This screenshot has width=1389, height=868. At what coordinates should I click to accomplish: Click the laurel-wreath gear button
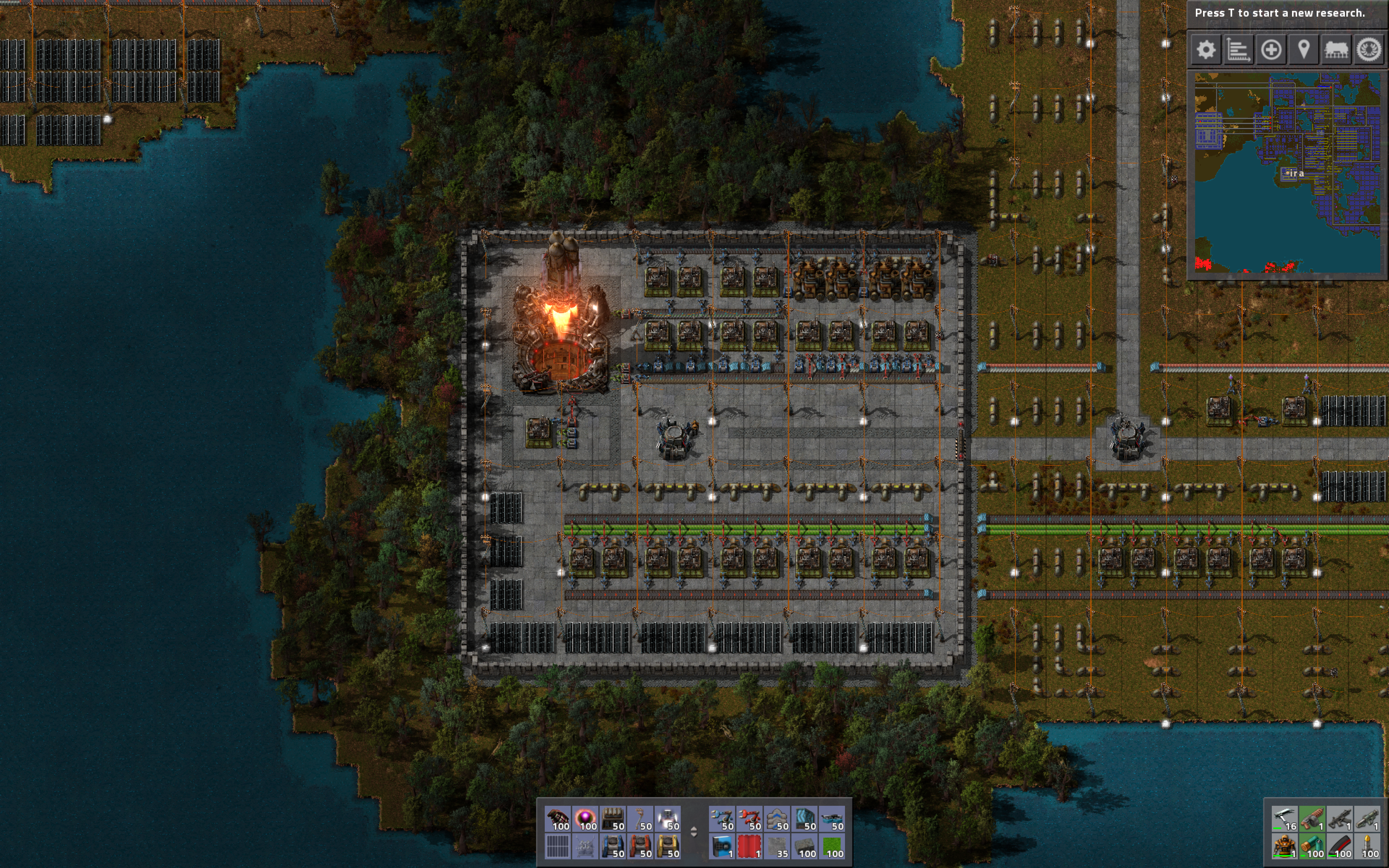tap(1369, 50)
